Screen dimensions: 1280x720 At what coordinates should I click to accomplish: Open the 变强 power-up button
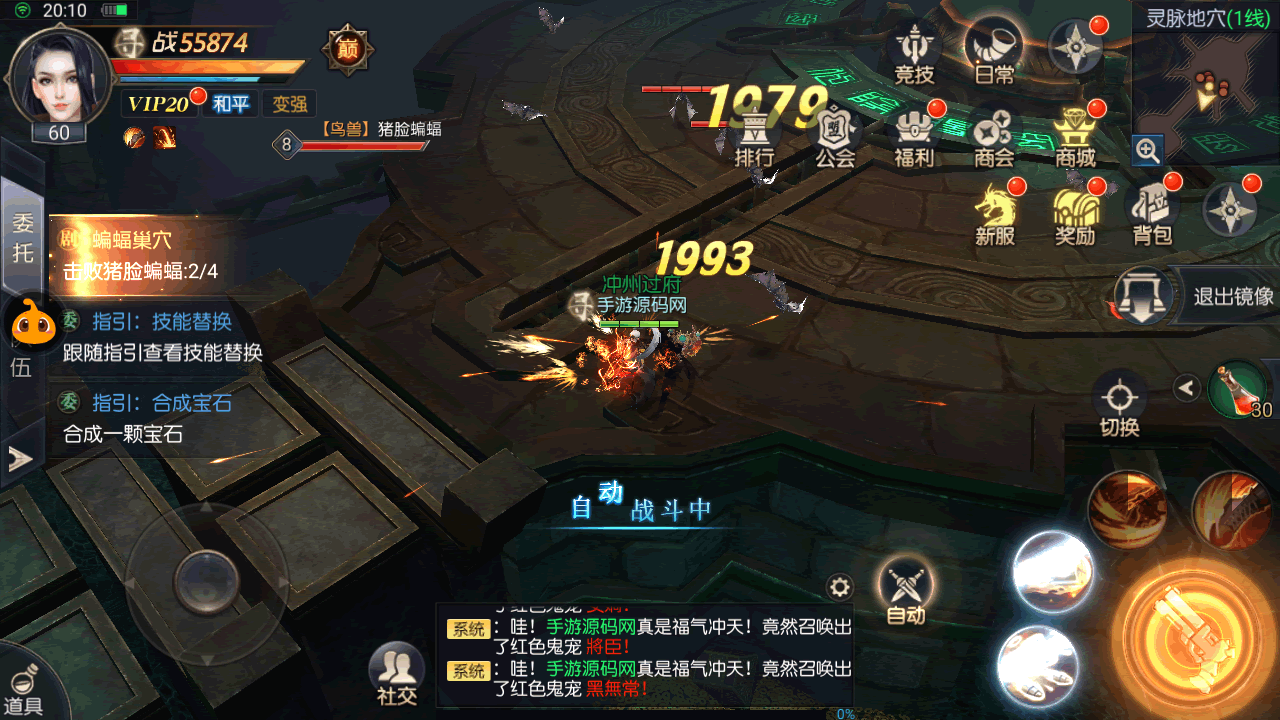point(290,104)
